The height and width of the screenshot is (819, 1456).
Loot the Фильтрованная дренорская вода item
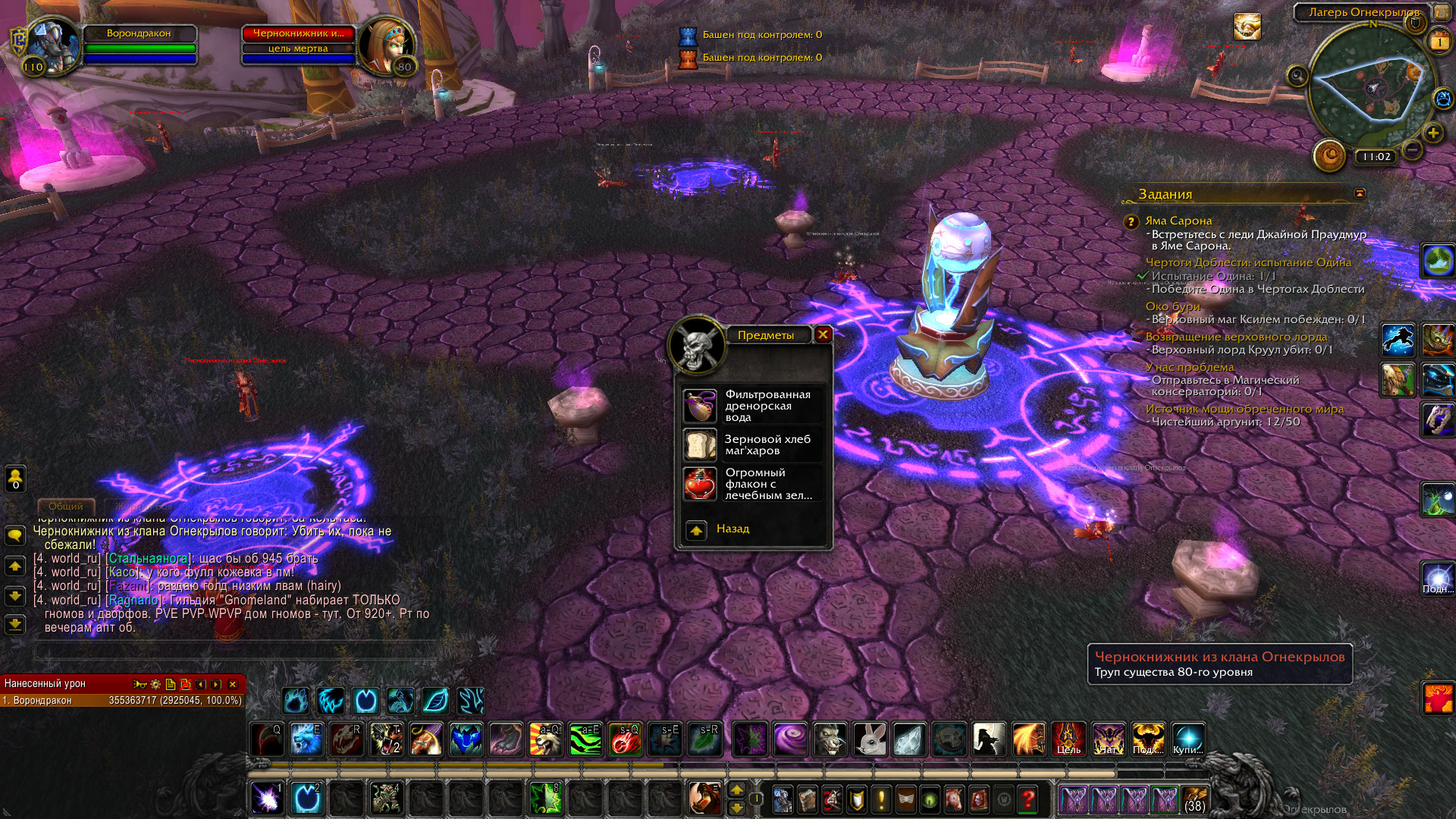point(700,406)
